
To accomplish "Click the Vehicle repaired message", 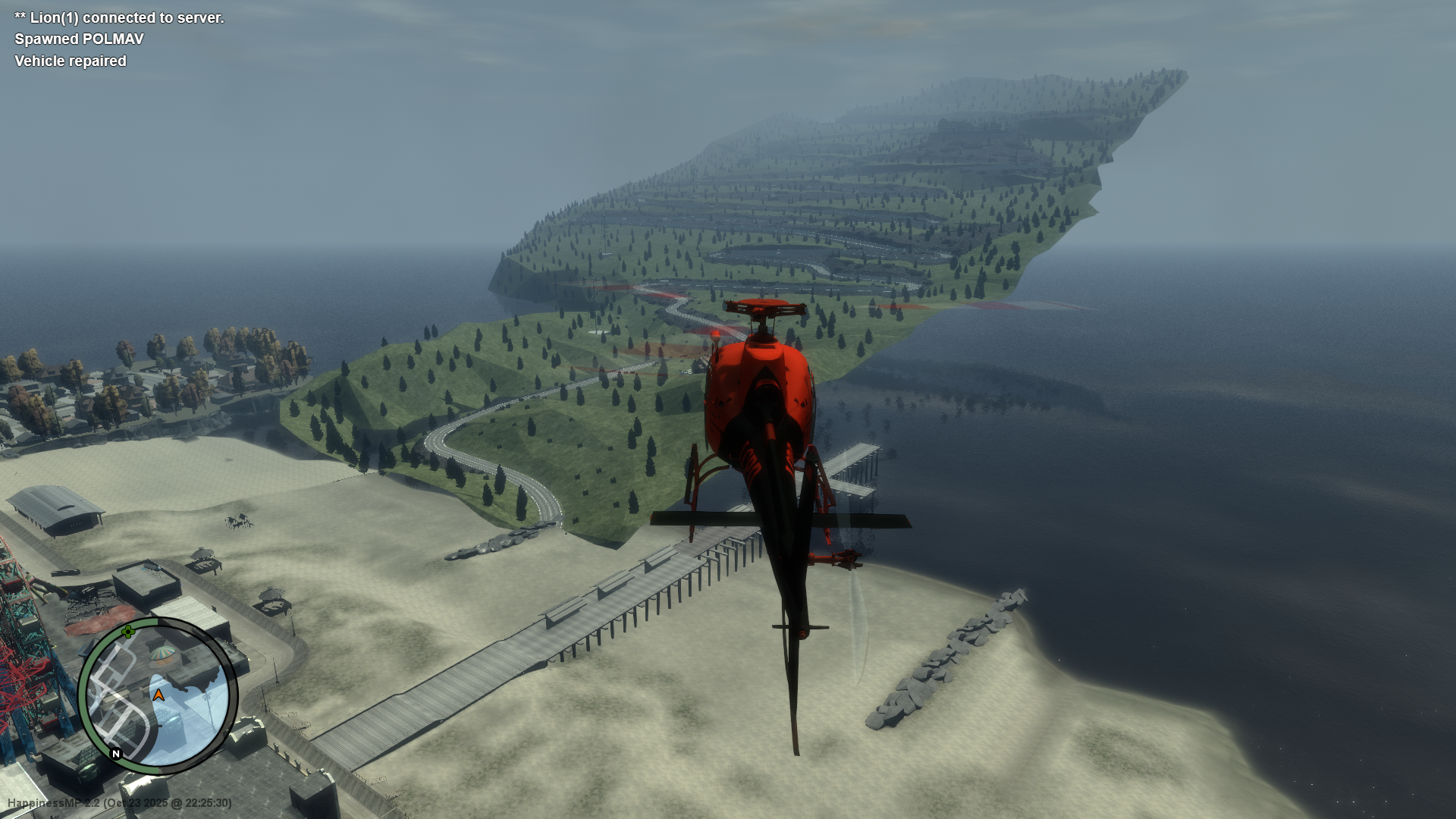I will [x=69, y=61].
